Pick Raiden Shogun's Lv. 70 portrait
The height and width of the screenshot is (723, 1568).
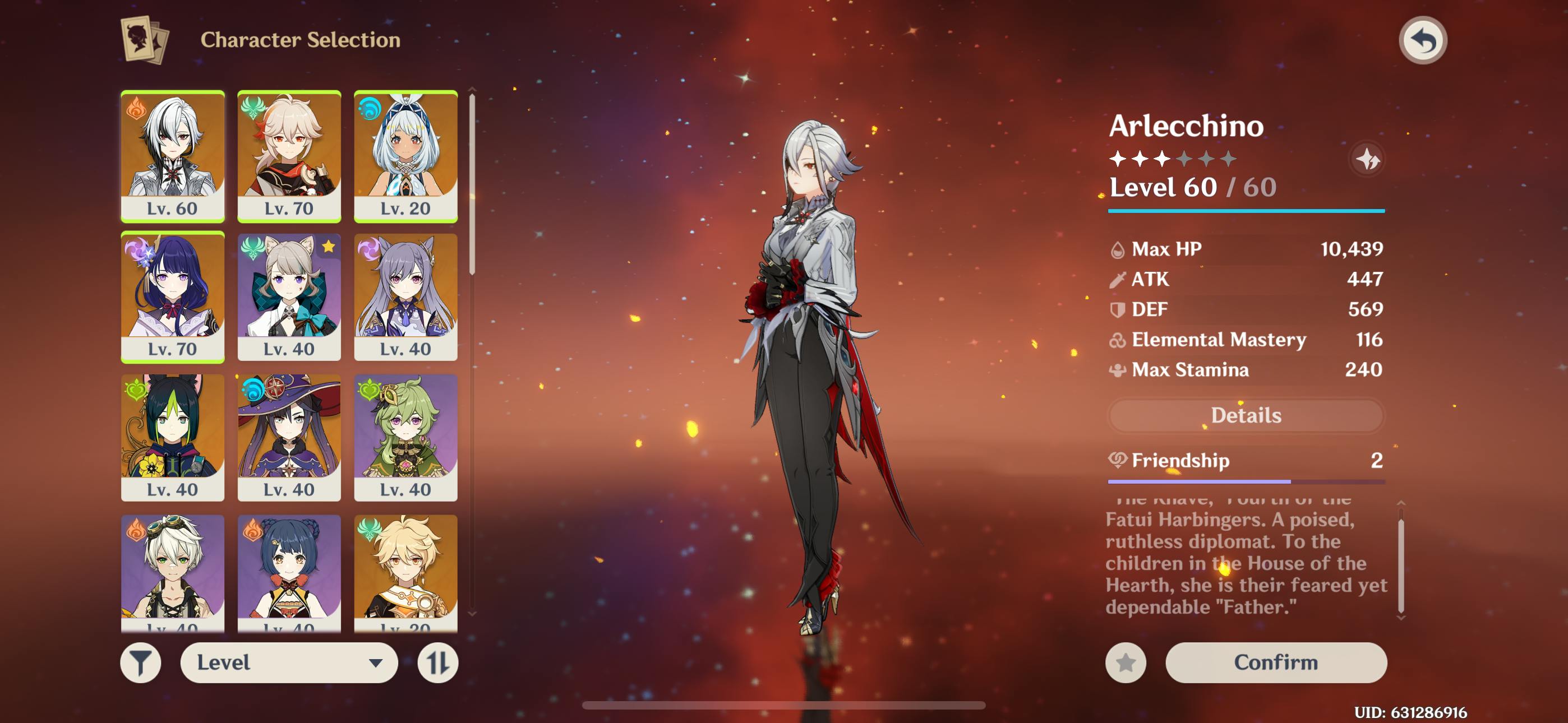coord(173,296)
